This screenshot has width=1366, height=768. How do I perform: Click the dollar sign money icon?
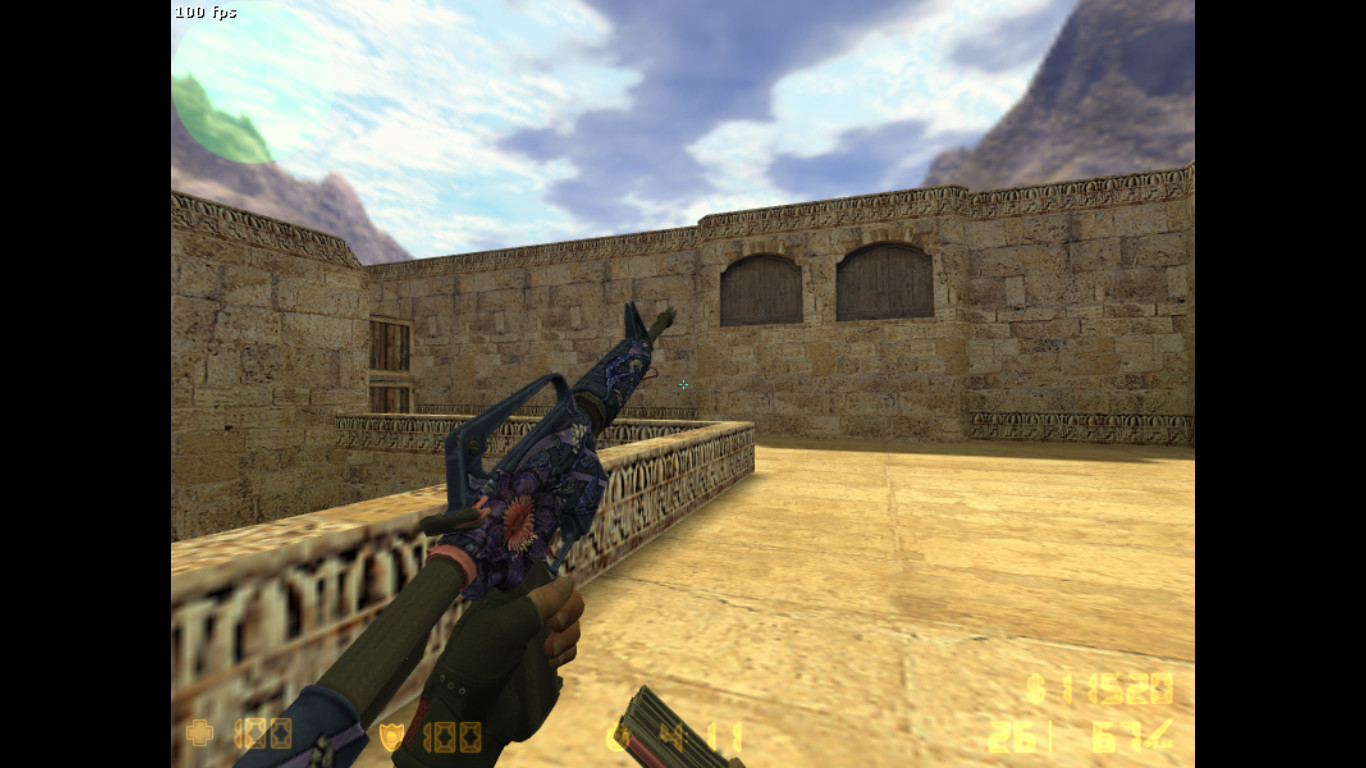(x=1035, y=690)
